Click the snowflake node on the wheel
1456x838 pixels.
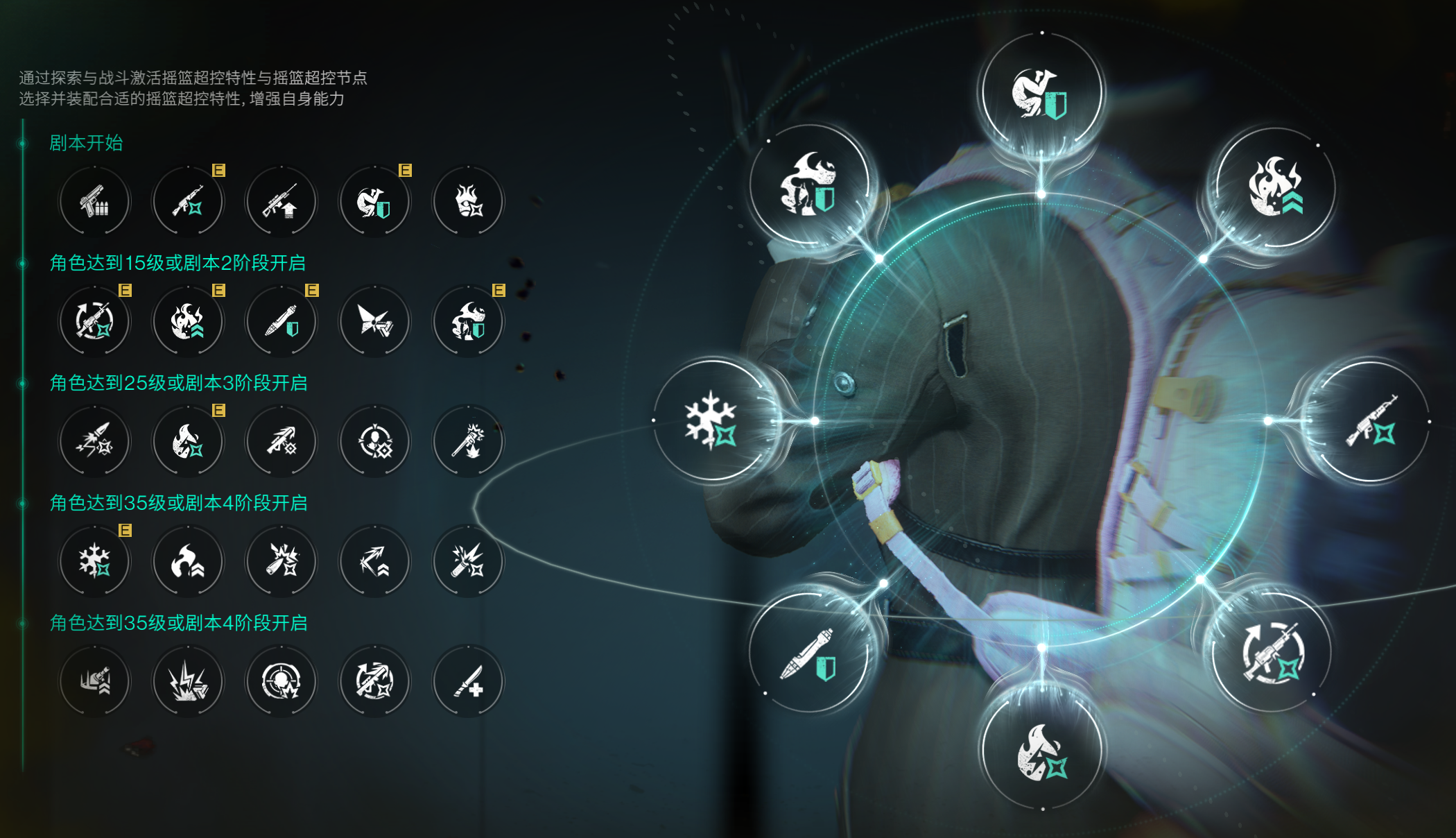tap(712, 420)
